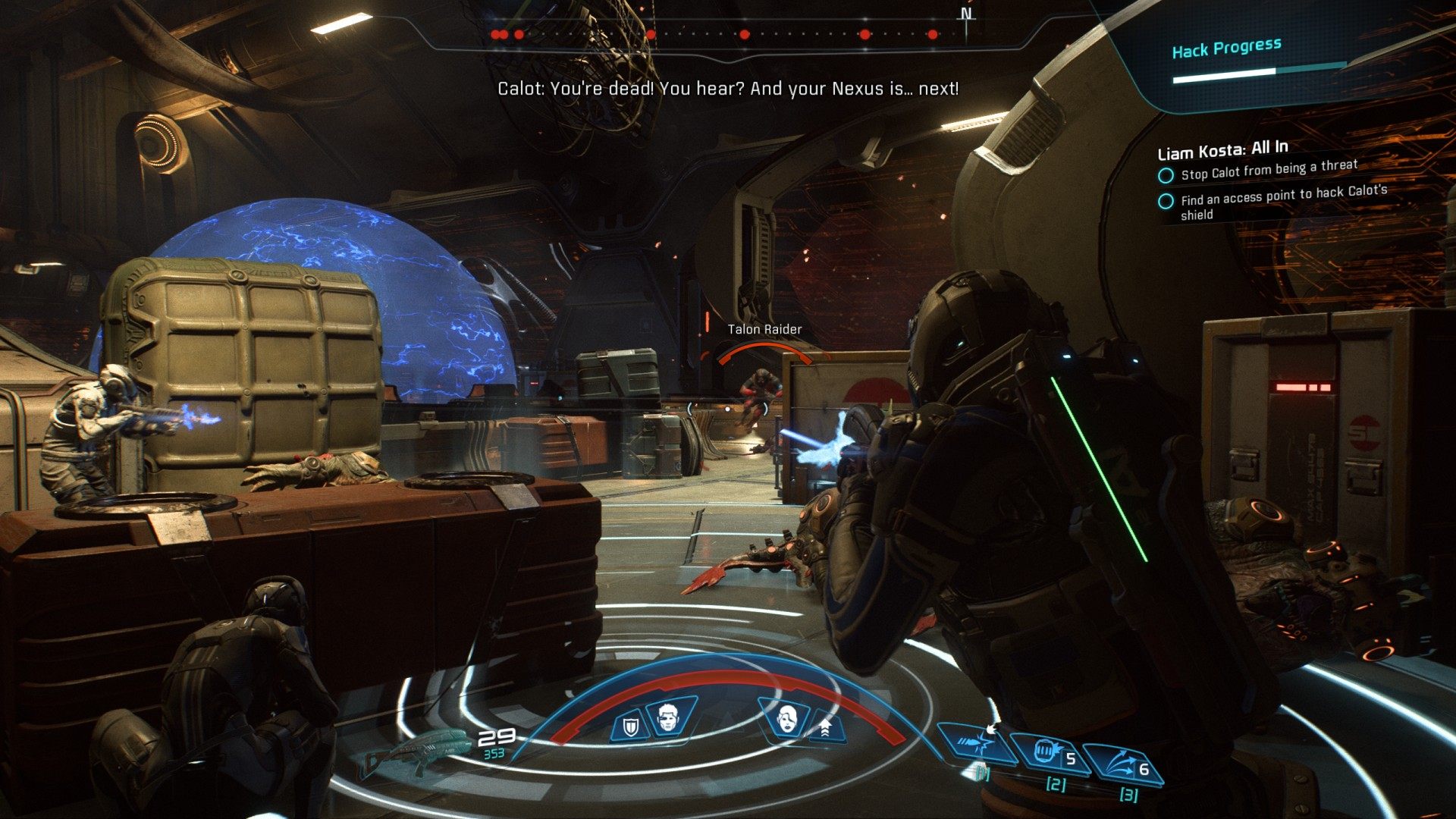
Task: Select the Find an access point objective
Action: pos(1283,201)
